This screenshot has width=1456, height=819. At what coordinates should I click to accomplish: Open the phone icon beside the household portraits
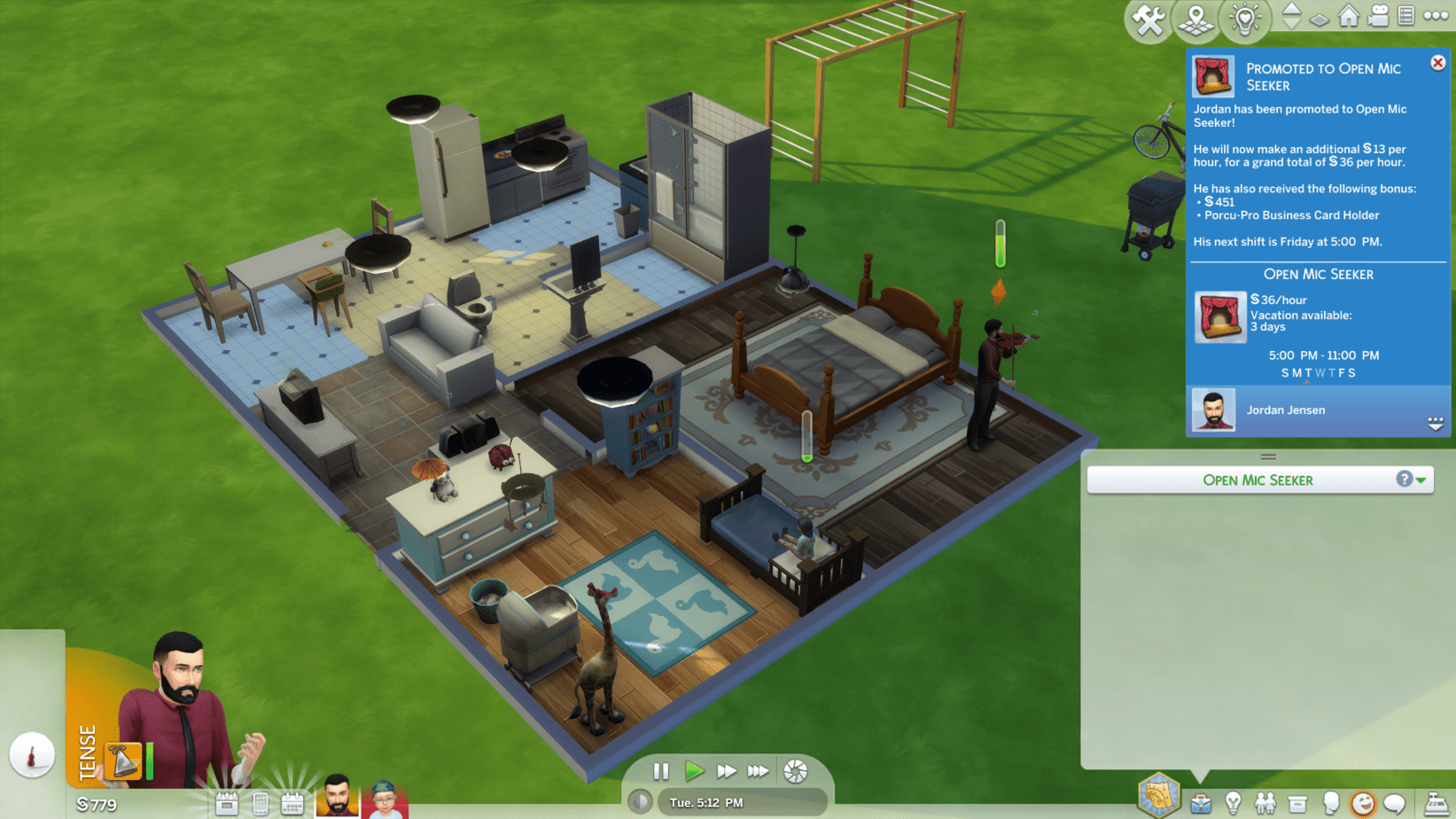(x=260, y=804)
